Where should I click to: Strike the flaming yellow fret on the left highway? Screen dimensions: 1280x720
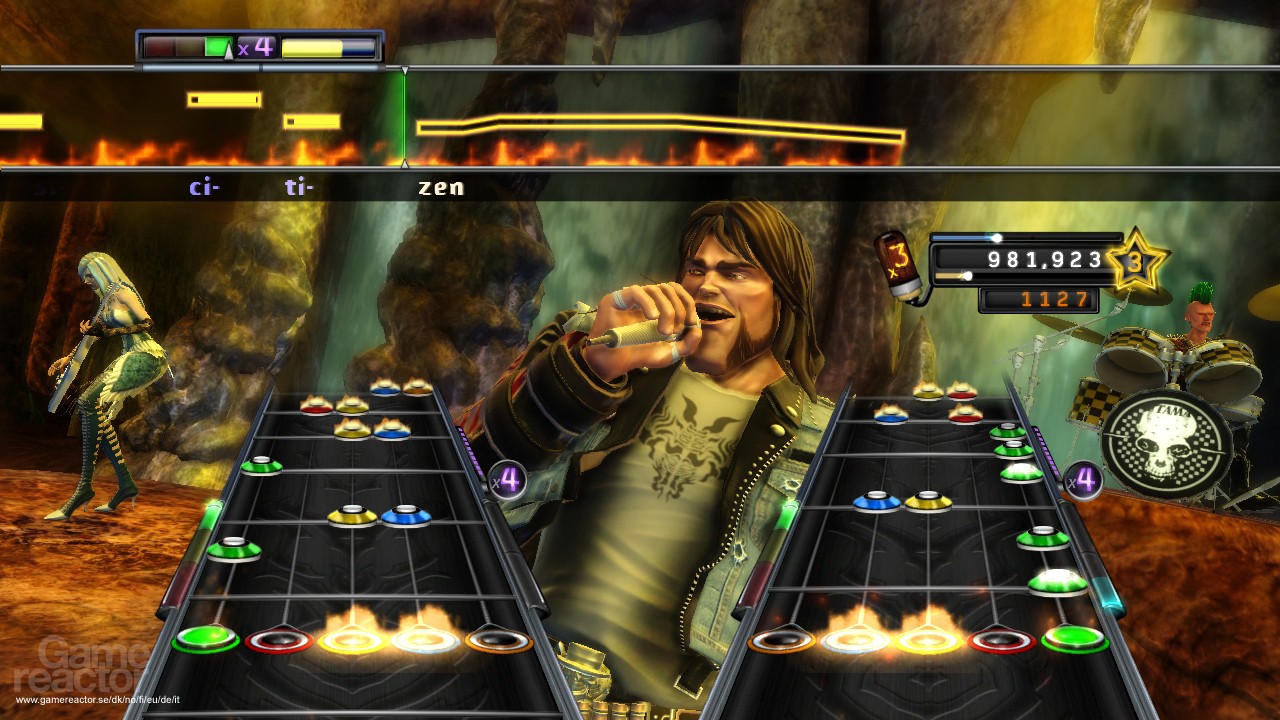pyautogui.click(x=351, y=640)
